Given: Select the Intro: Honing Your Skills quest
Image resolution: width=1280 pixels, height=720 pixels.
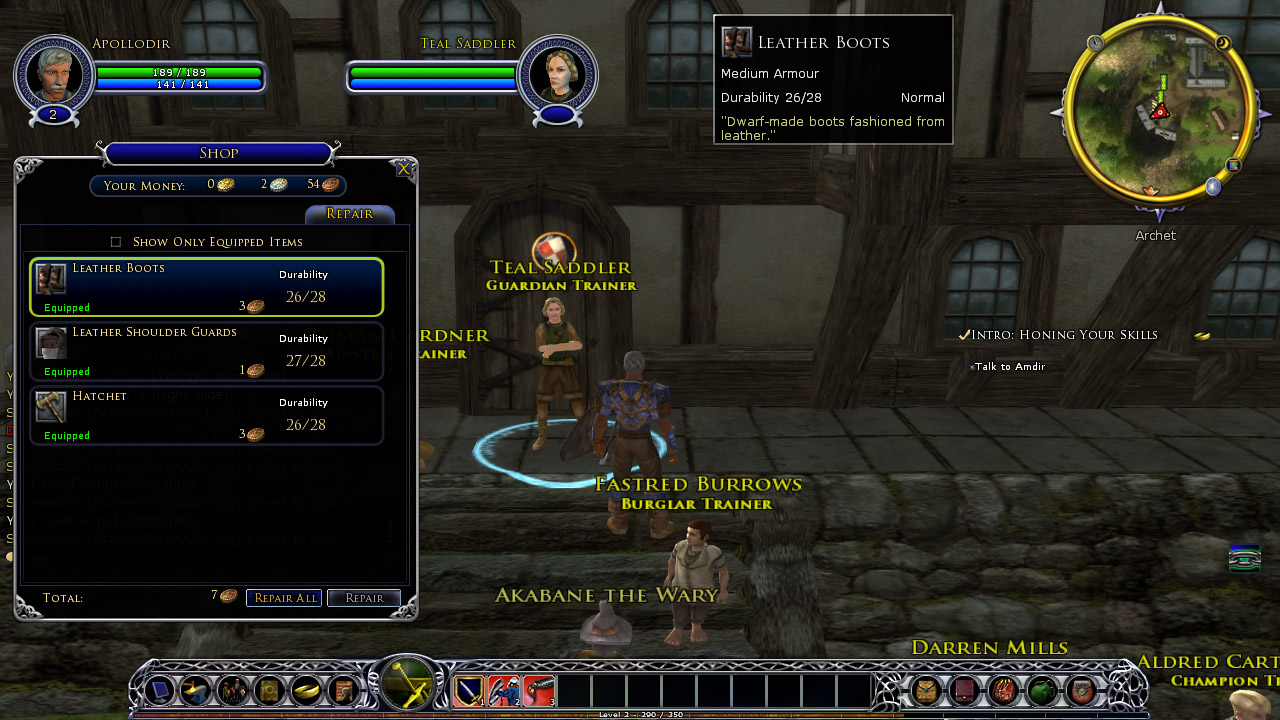Looking at the screenshot, I should (1064, 335).
